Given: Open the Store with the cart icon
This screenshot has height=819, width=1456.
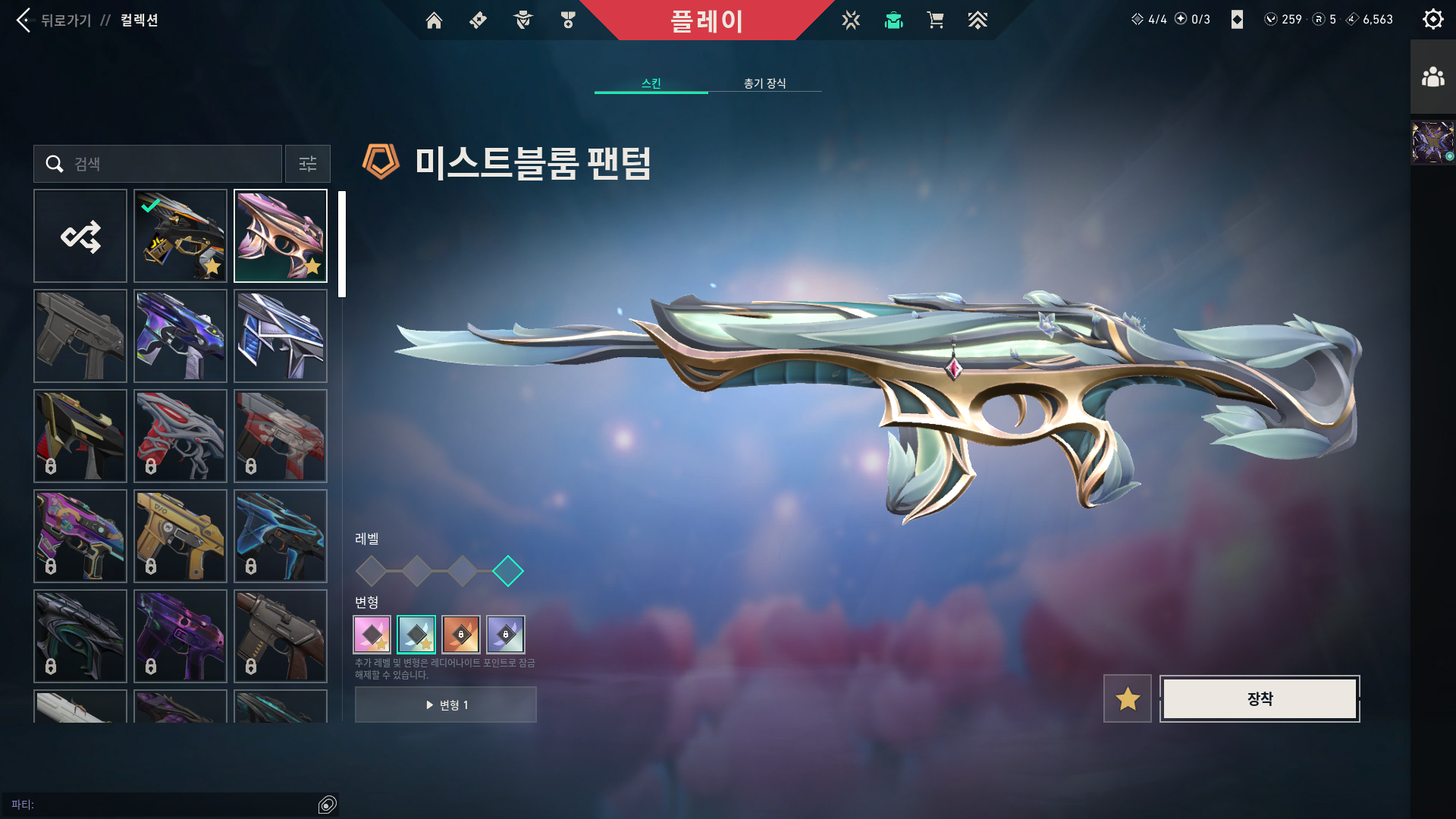Looking at the screenshot, I should (936, 20).
